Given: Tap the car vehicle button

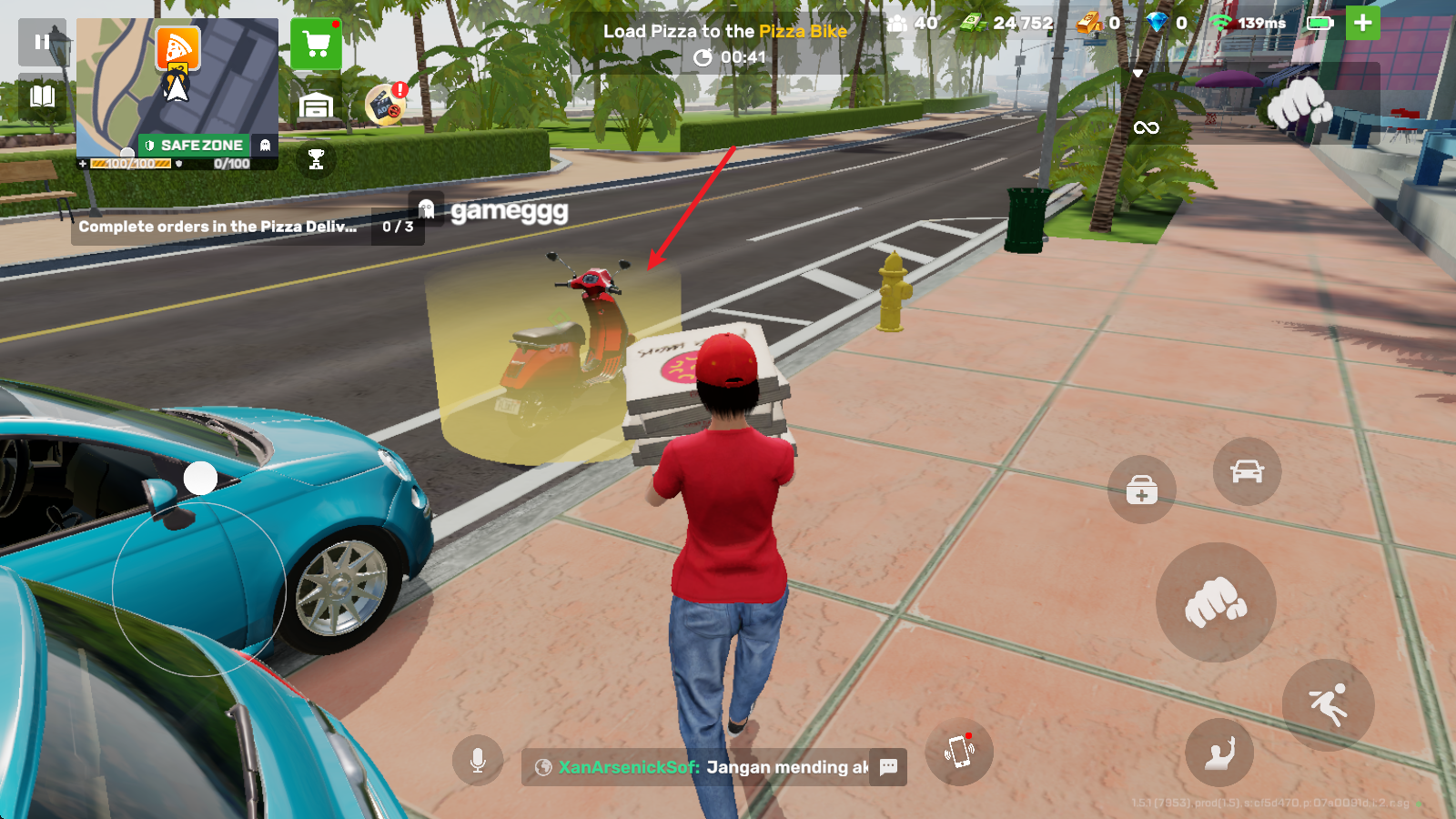Looking at the screenshot, I should pos(1247,471).
